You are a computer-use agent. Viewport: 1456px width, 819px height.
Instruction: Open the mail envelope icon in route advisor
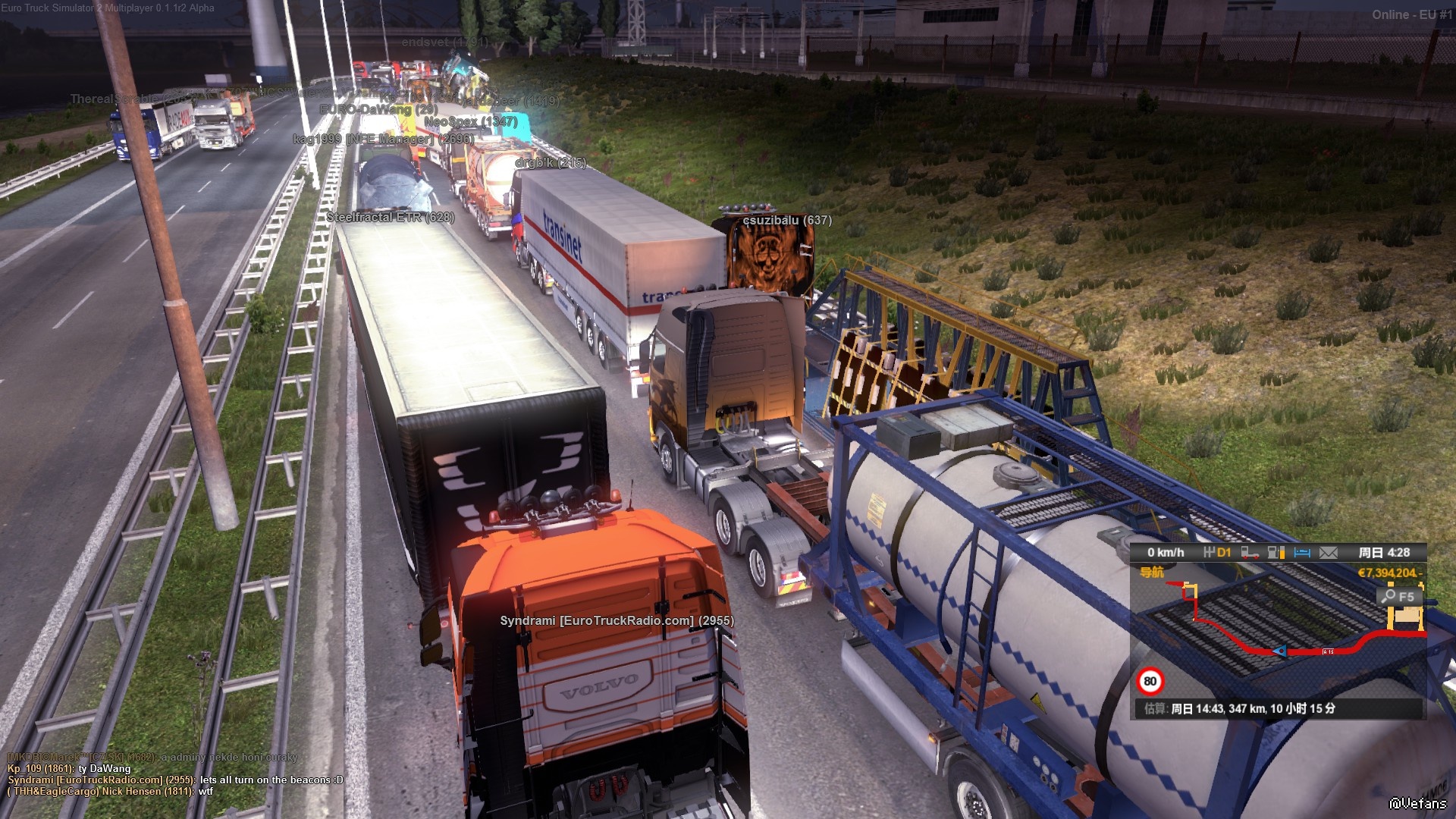pos(1328,553)
